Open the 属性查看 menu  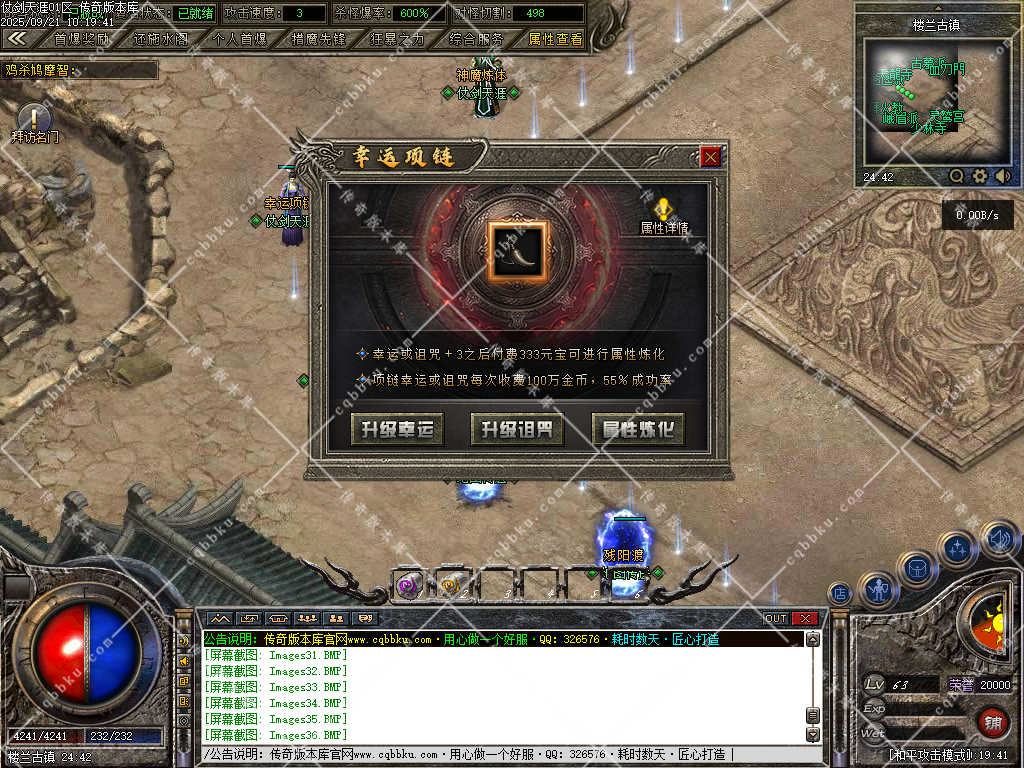555,39
